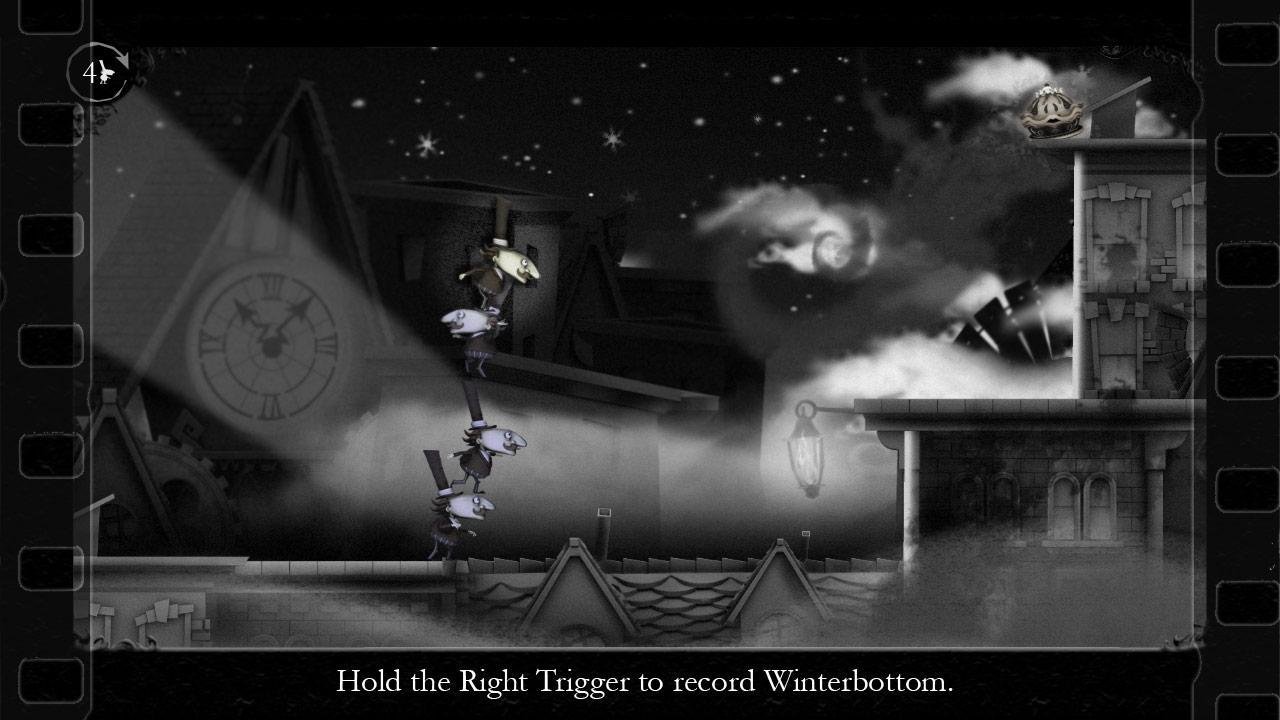Image resolution: width=1280 pixels, height=720 pixels.
Task: Click the gear beneath the clock tower
Action: [180, 470]
